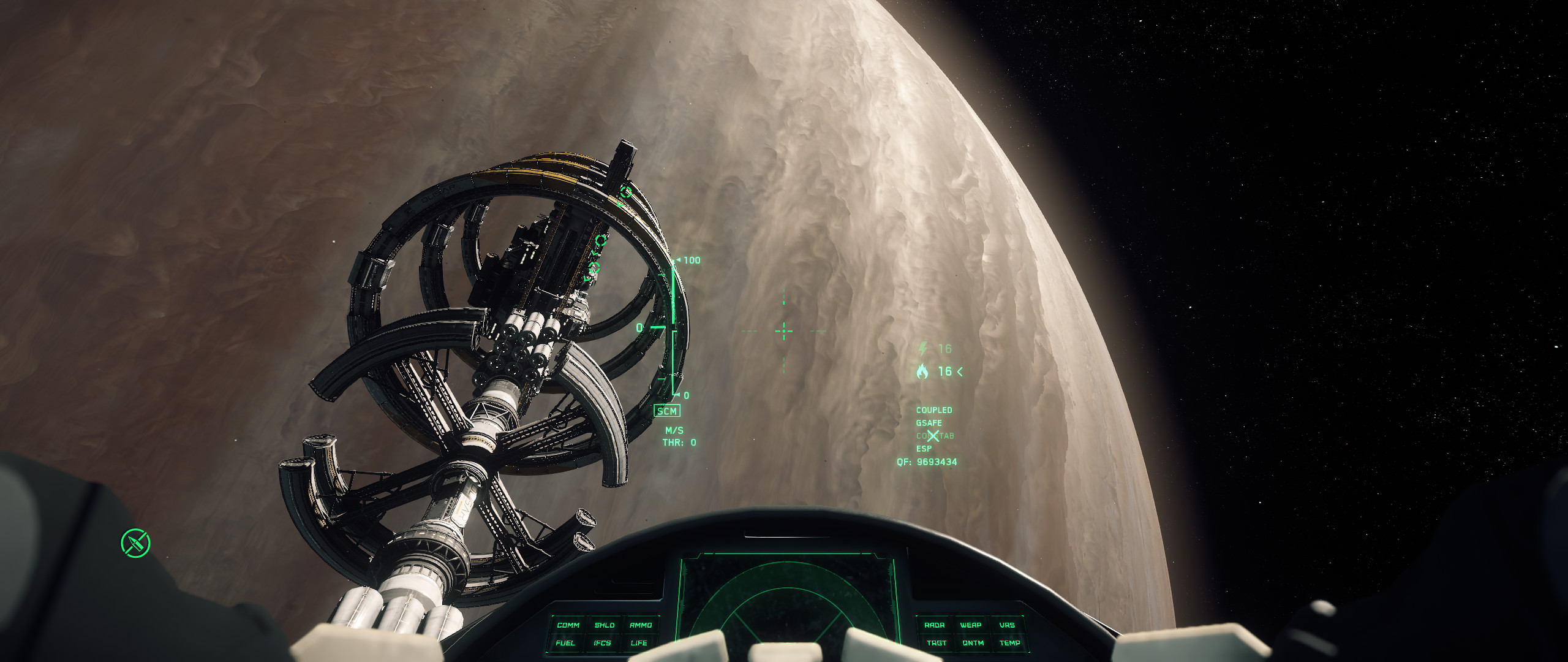Select the SHLD shield panel button
This screenshot has height=662, width=1568.
(x=604, y=625)
